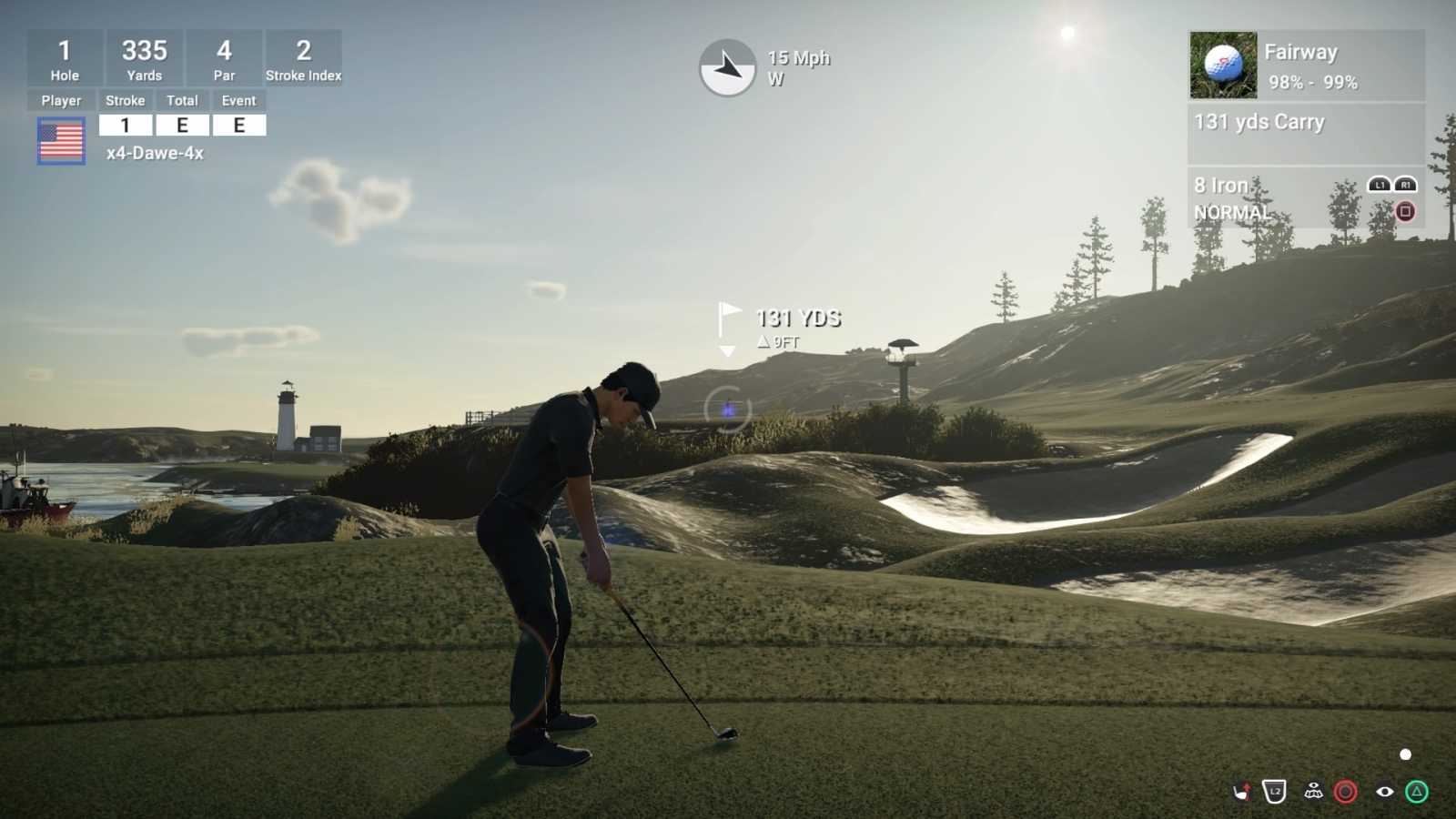Select the club change icon in bottom toolbar

pyautogui.click(x=1242, y=792)
